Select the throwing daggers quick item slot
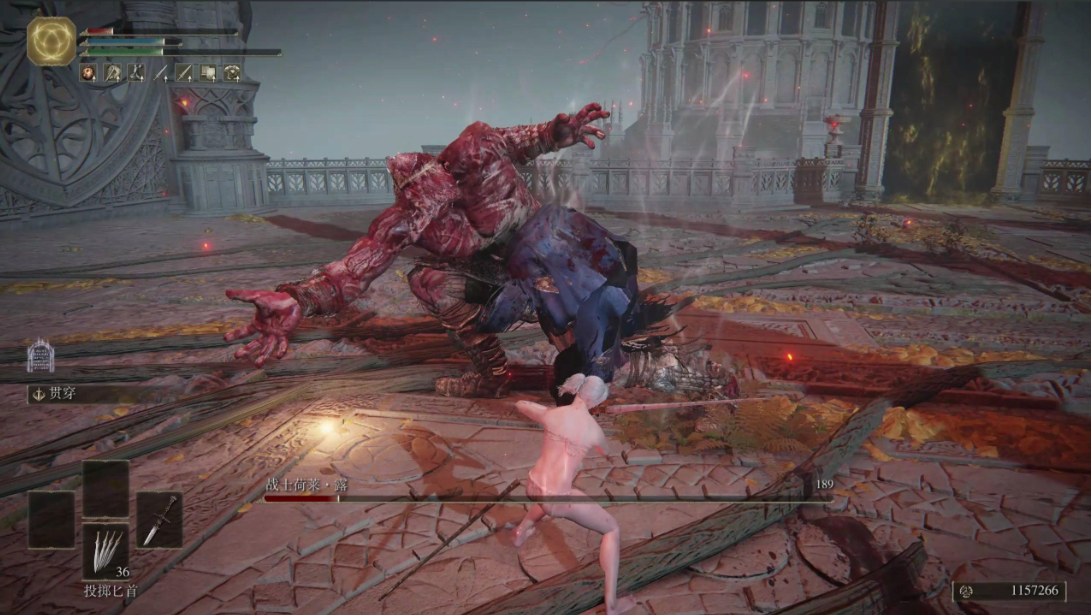The height and width of the screenshot is (615, 1091). click(105, 551)
